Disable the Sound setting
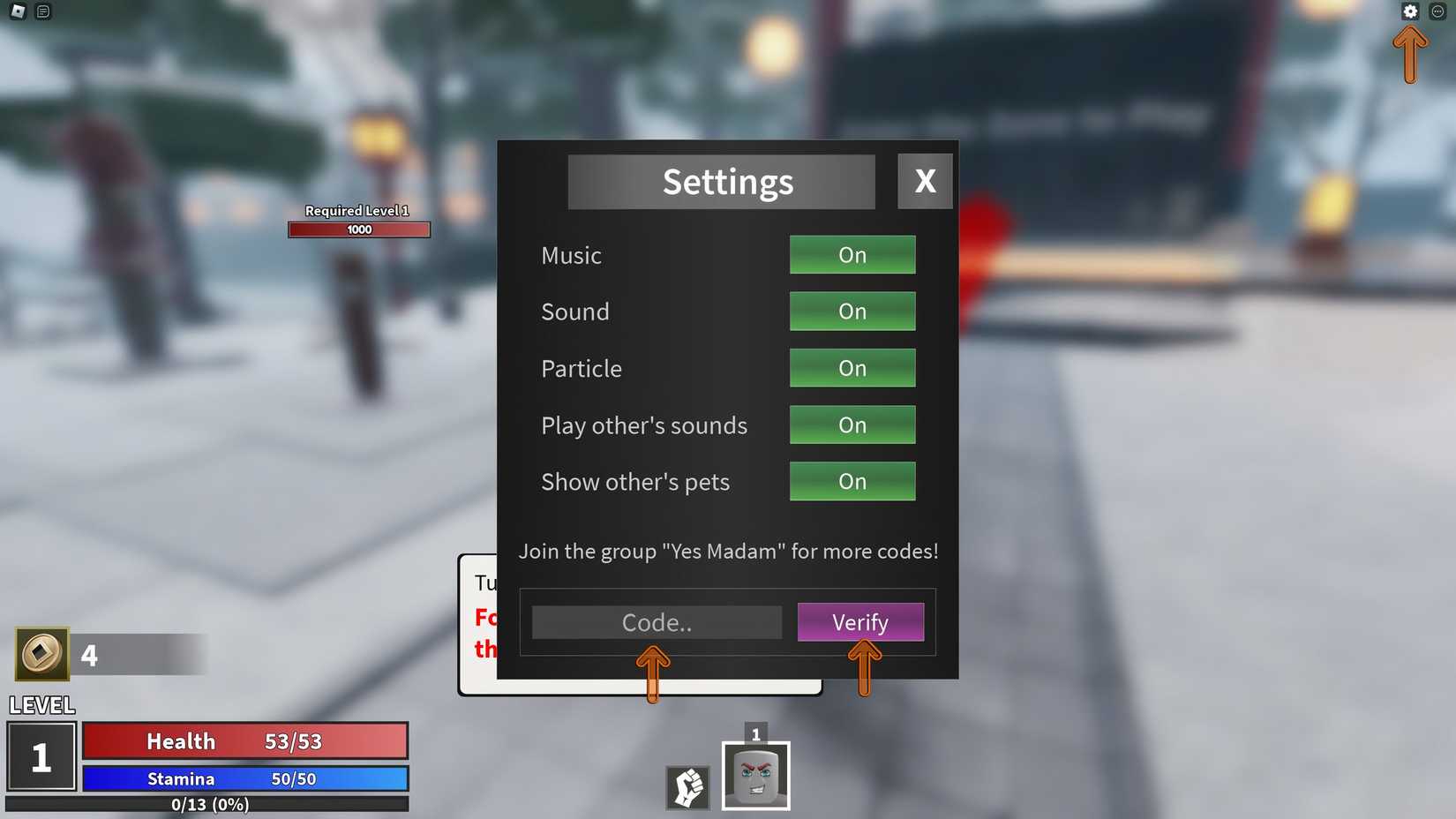1456x819 pixels. click(x=852, y=312)
